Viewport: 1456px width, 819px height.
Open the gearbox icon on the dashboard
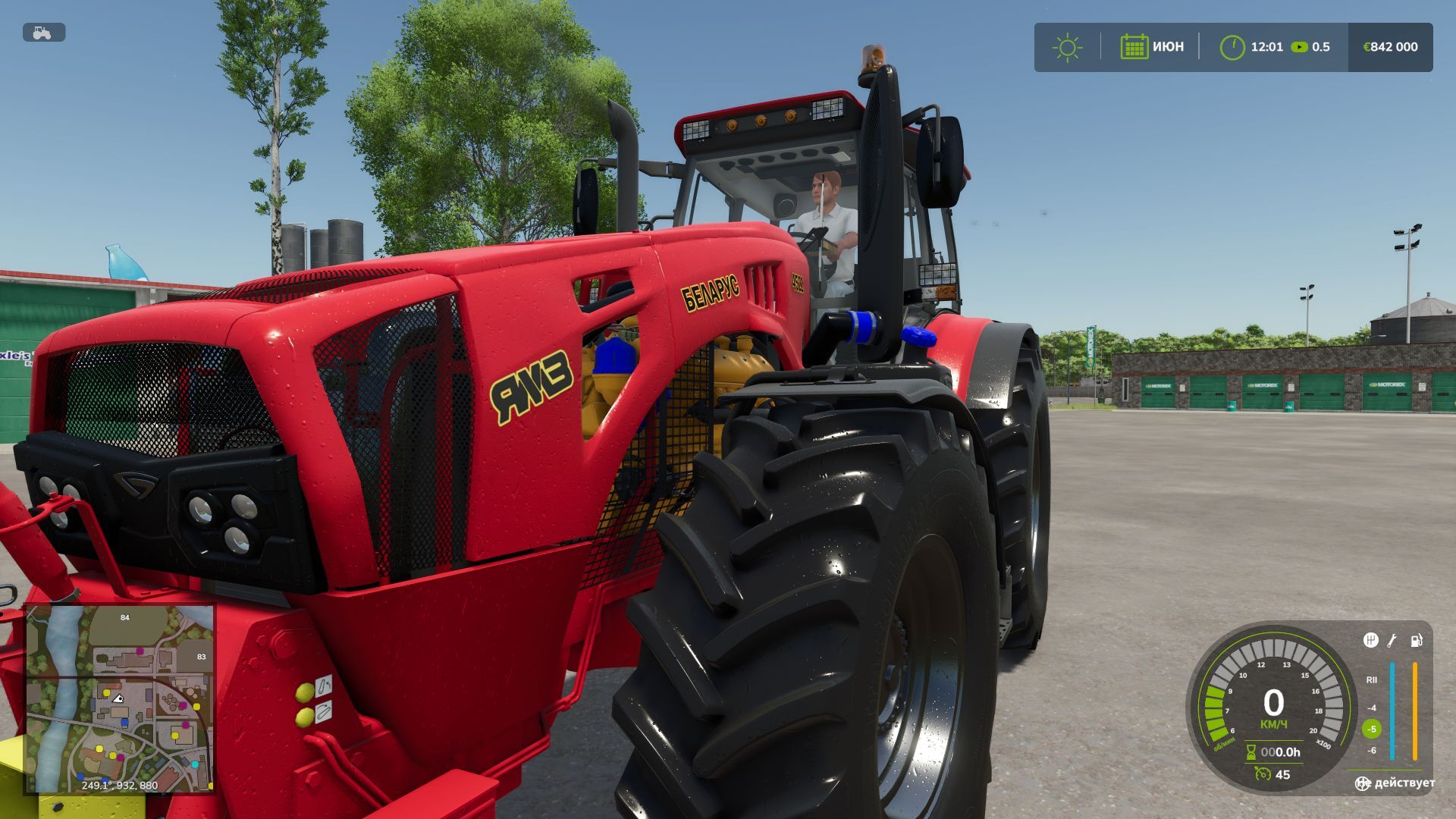pyautogui.click(x=1370, y=642)
